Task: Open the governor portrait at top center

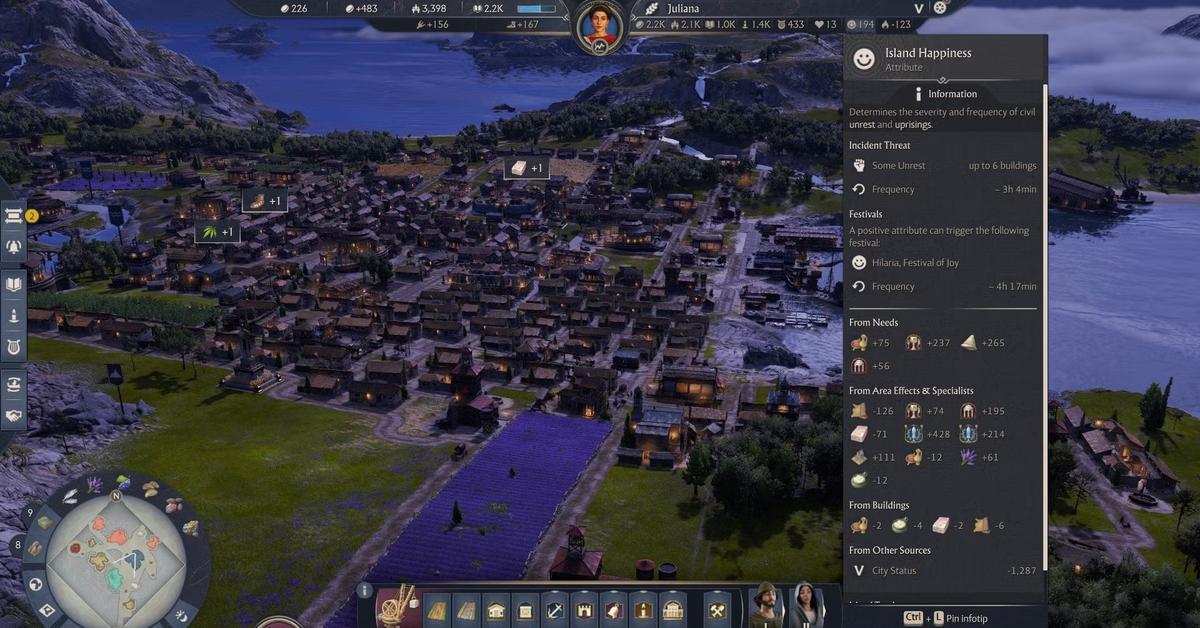Action: [600, 22]
